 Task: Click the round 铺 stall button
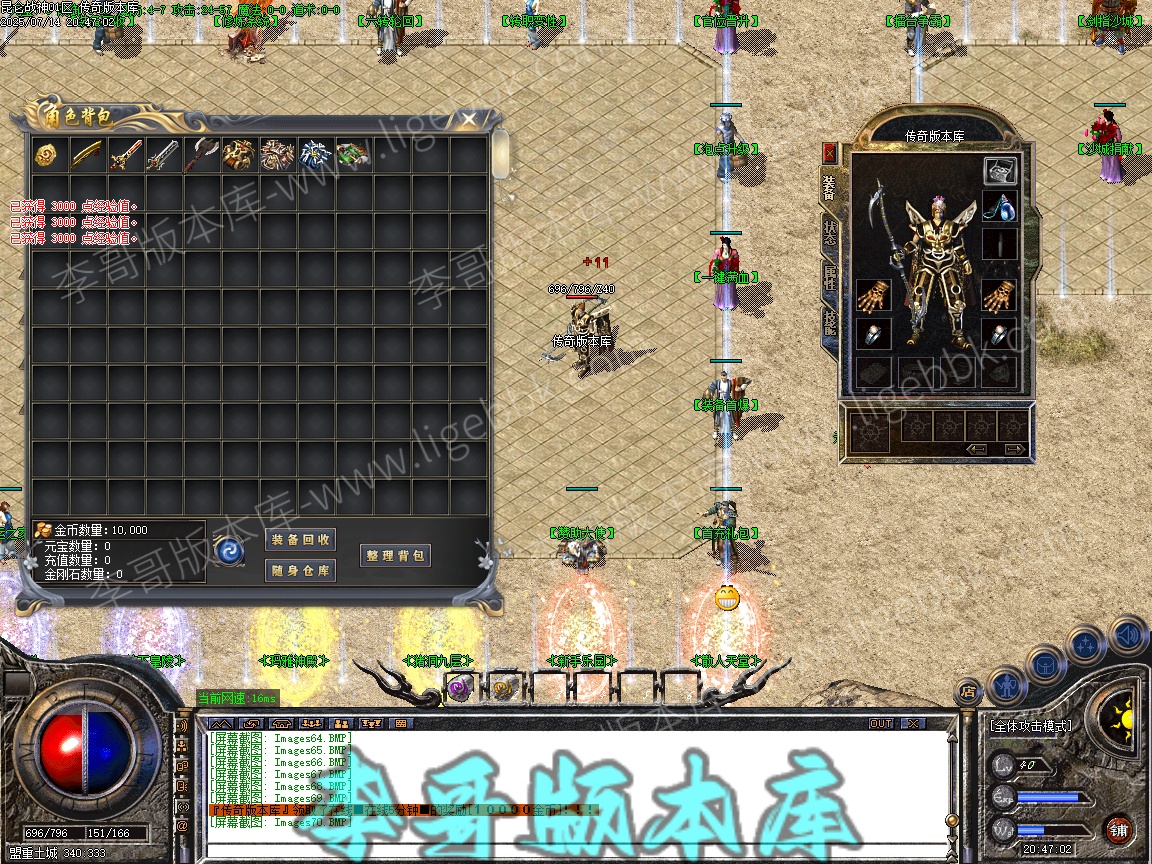[x=1118, y=830]
